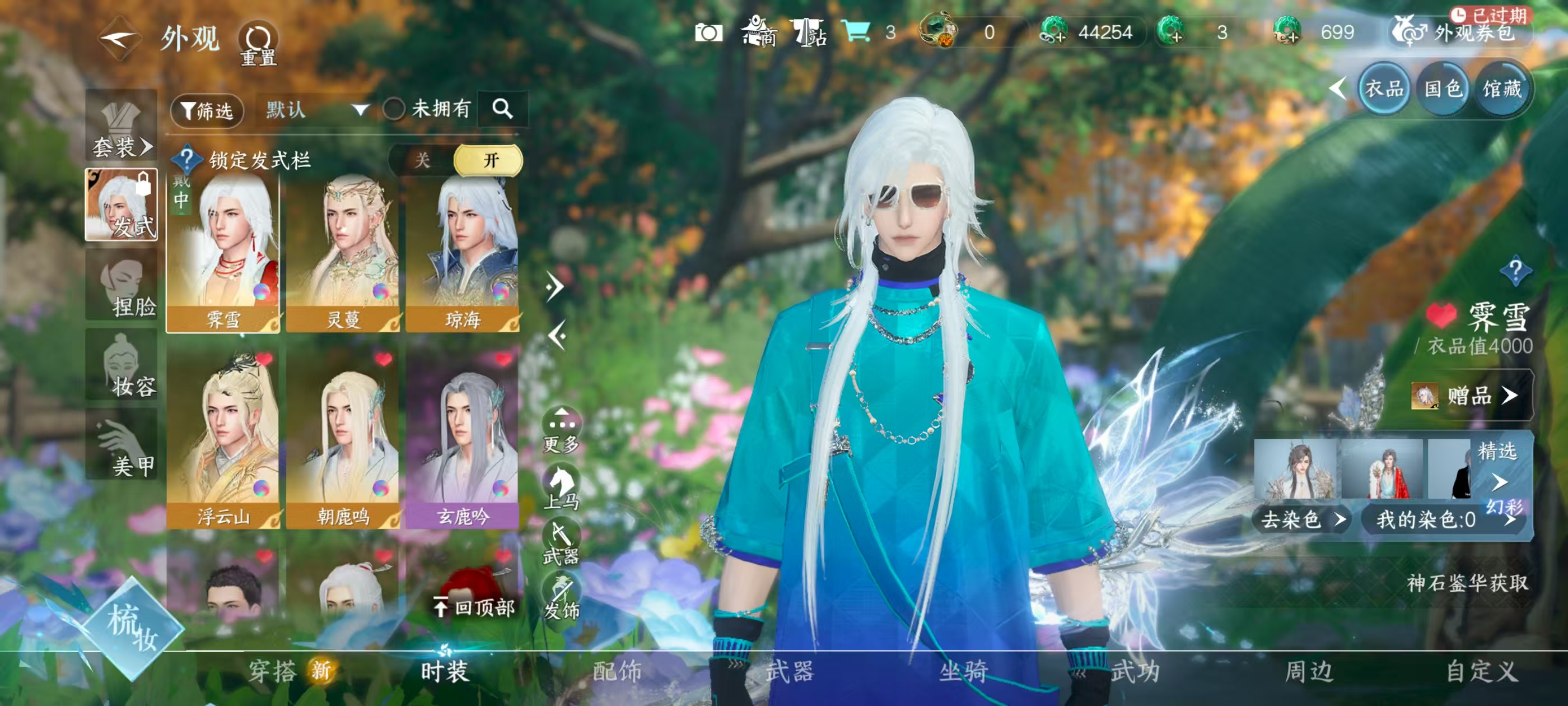The width and height of the screenshot is (1568, 706).
Task: Toggle the 未拥有 radio option
Action: (394, 110)
